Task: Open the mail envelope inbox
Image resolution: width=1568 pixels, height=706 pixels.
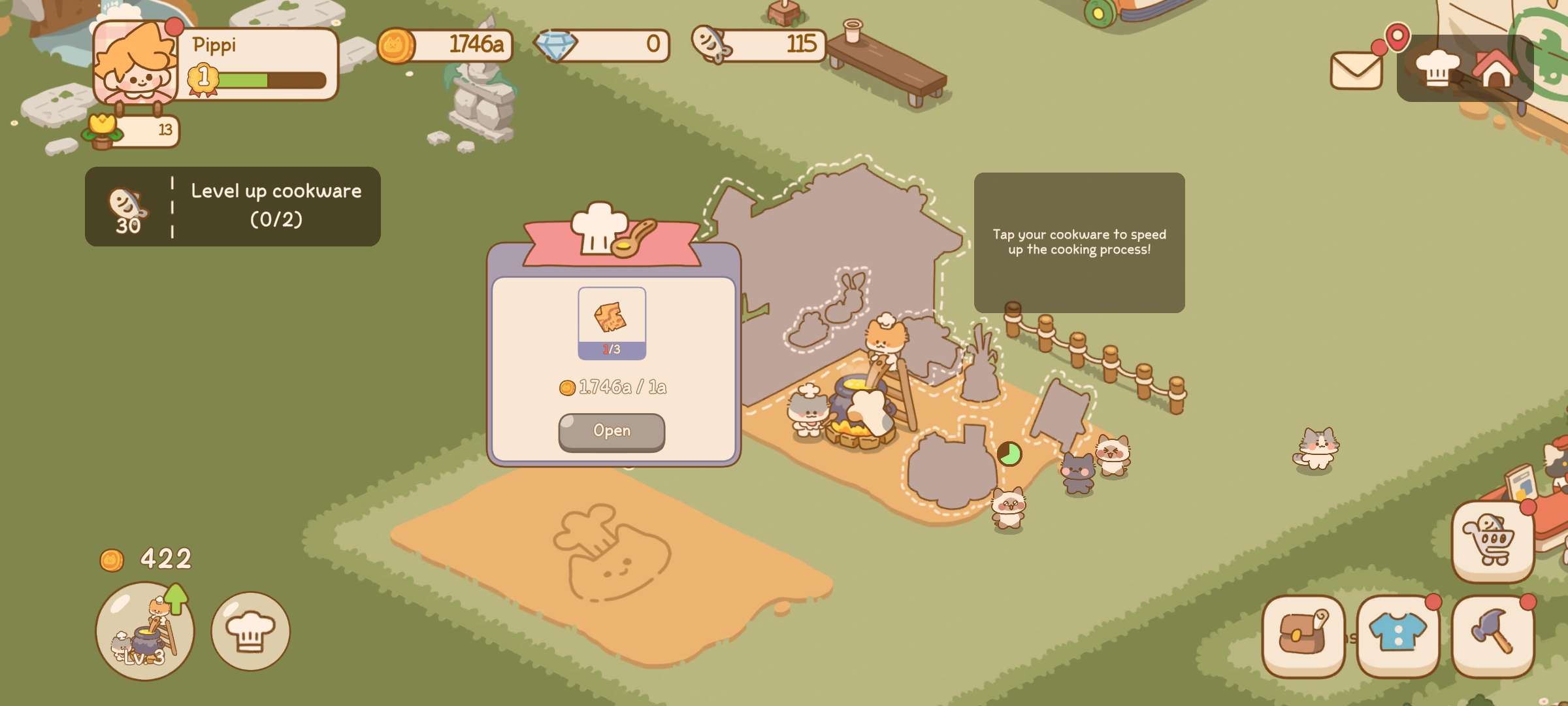Action: click(x=1356, y=69)
